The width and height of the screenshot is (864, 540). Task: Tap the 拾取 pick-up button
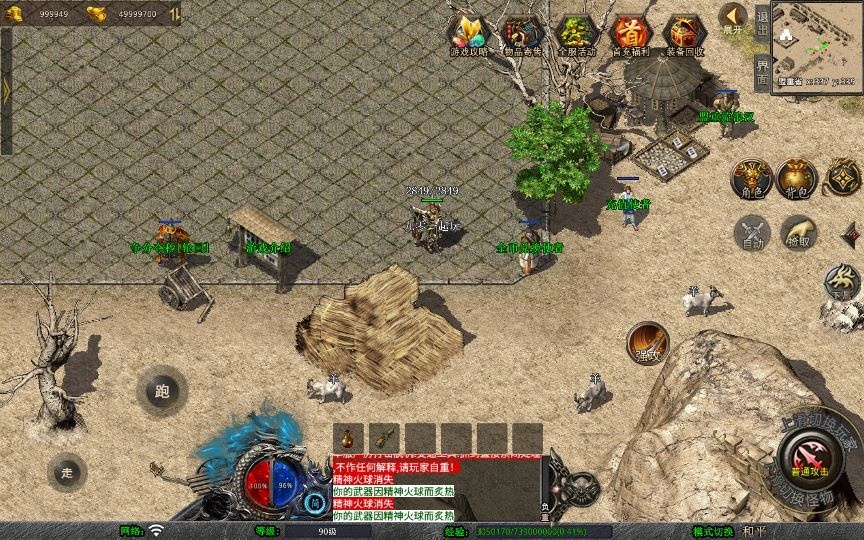click(798, 233)
